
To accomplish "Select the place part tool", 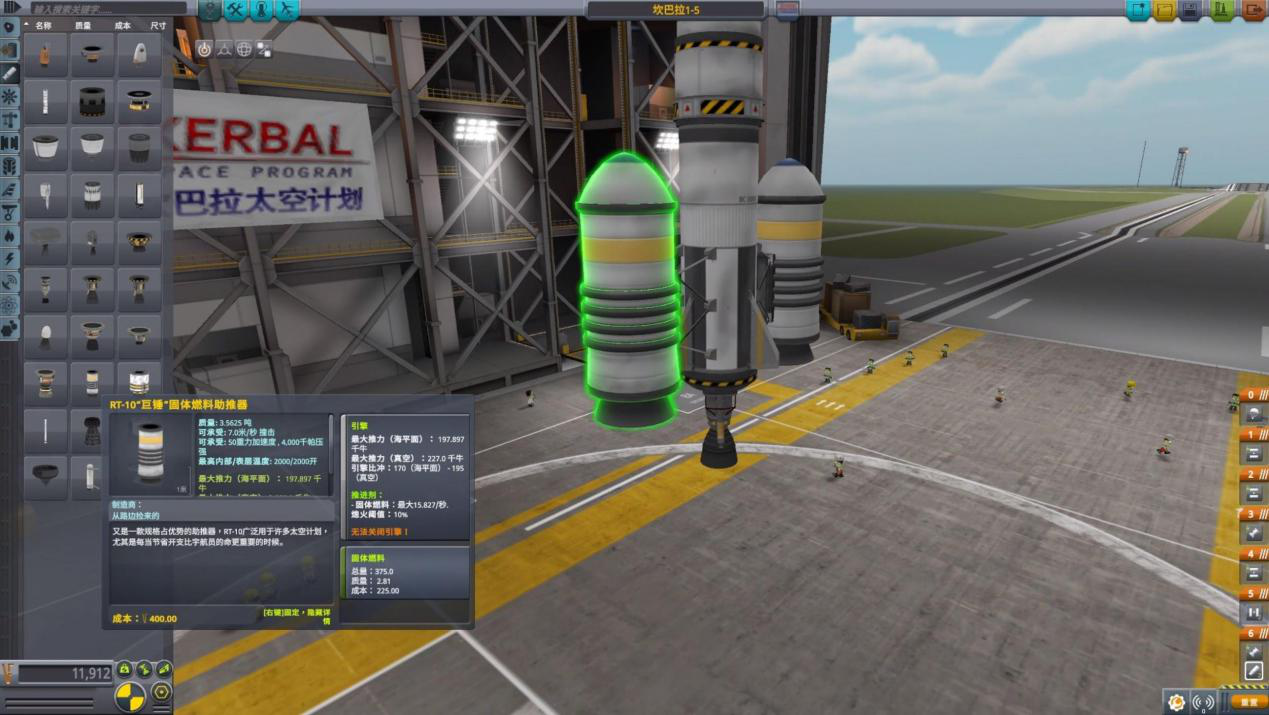I will 204,48.
